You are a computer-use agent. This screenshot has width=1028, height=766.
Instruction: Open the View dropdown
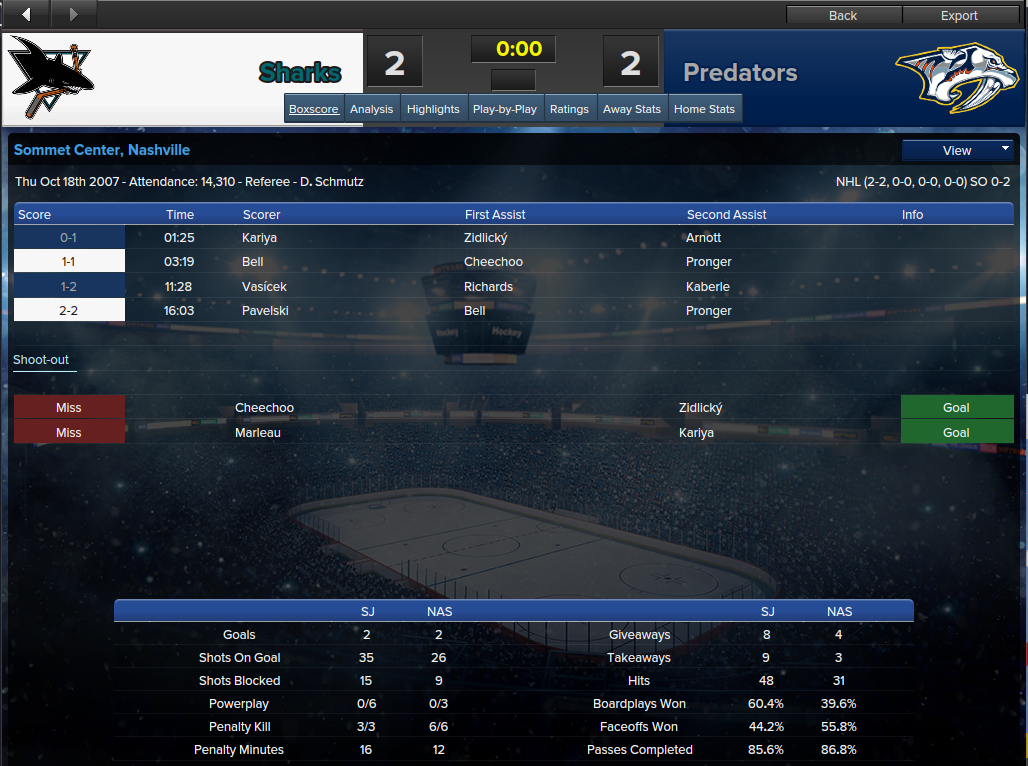tap(958, 150)
